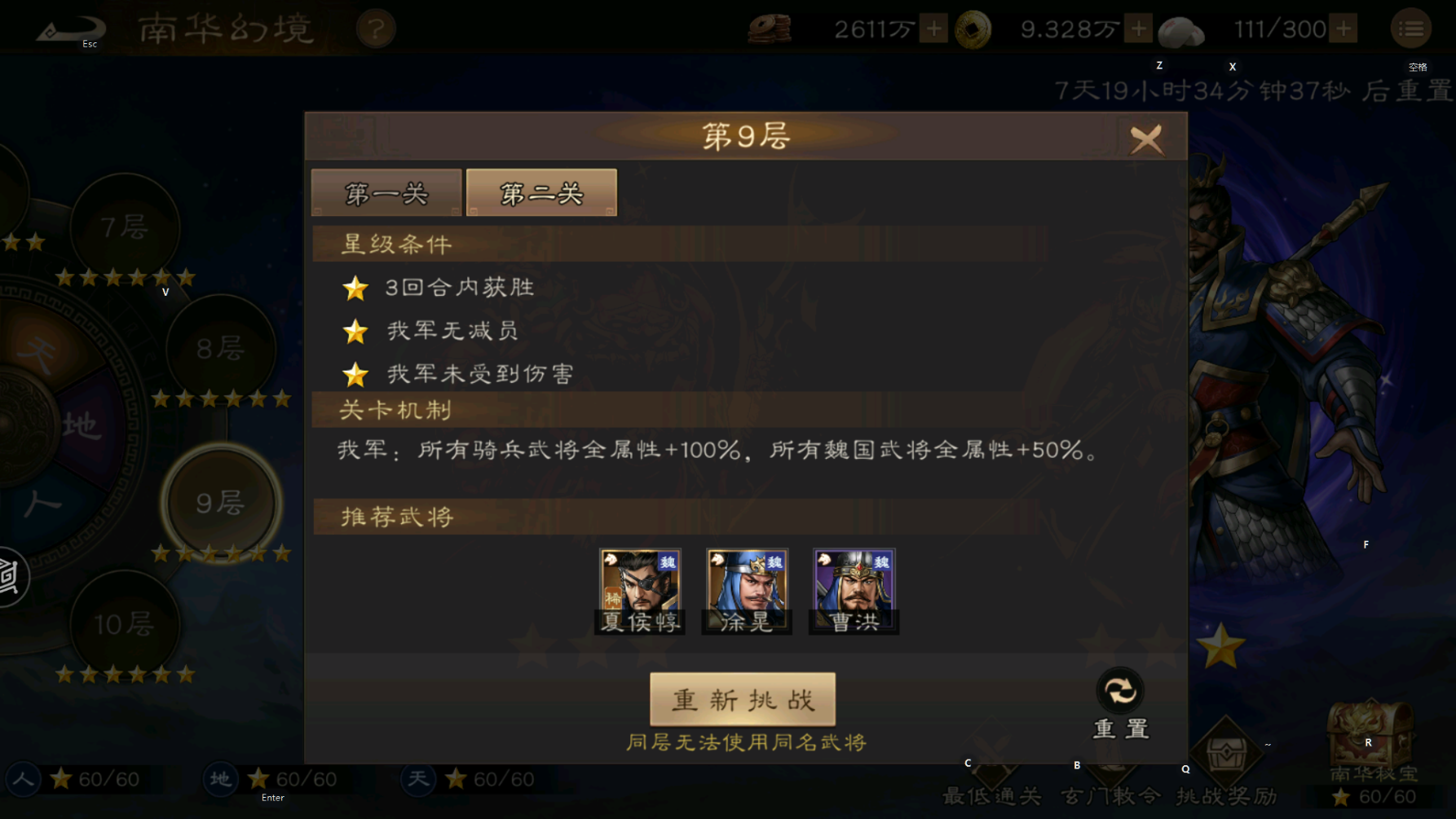This screenshot has width=1456, height=819.
Task: Click the question mark help icon beside 南华幻境 title
Action: coord(376,27)
